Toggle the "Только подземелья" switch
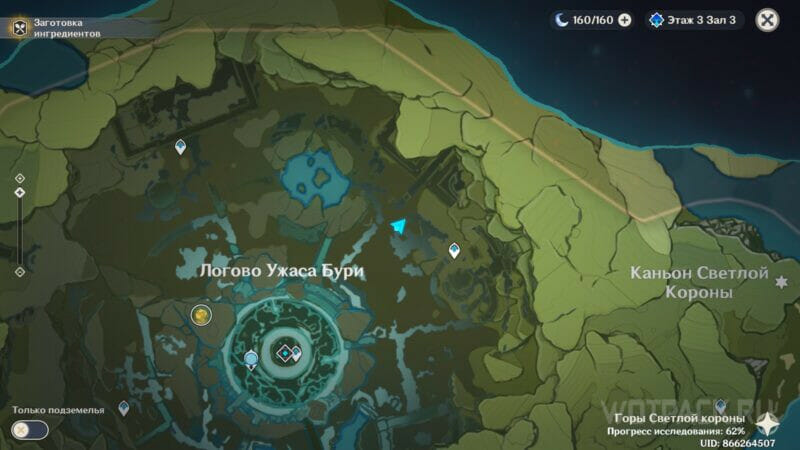The image size is (800, 450). pyautogui.click(x=29, y=429)
